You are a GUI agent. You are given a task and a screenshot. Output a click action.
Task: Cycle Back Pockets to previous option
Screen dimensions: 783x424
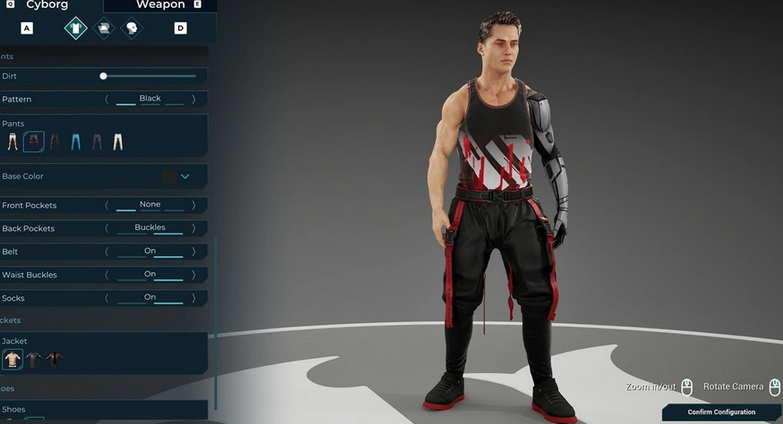(107, 228)
